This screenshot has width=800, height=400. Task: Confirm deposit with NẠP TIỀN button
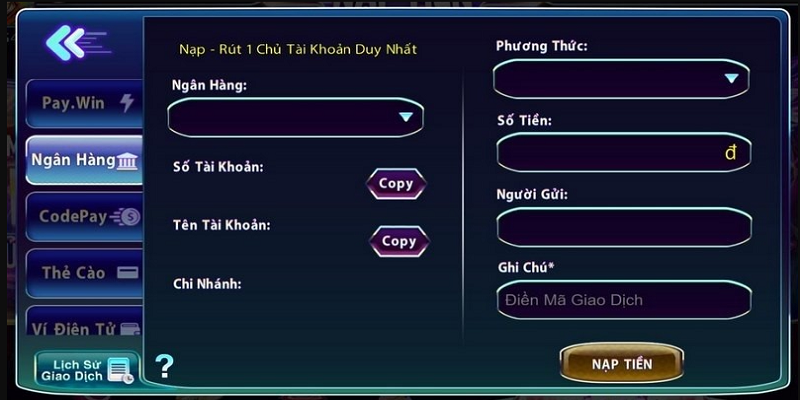[622, 364]
